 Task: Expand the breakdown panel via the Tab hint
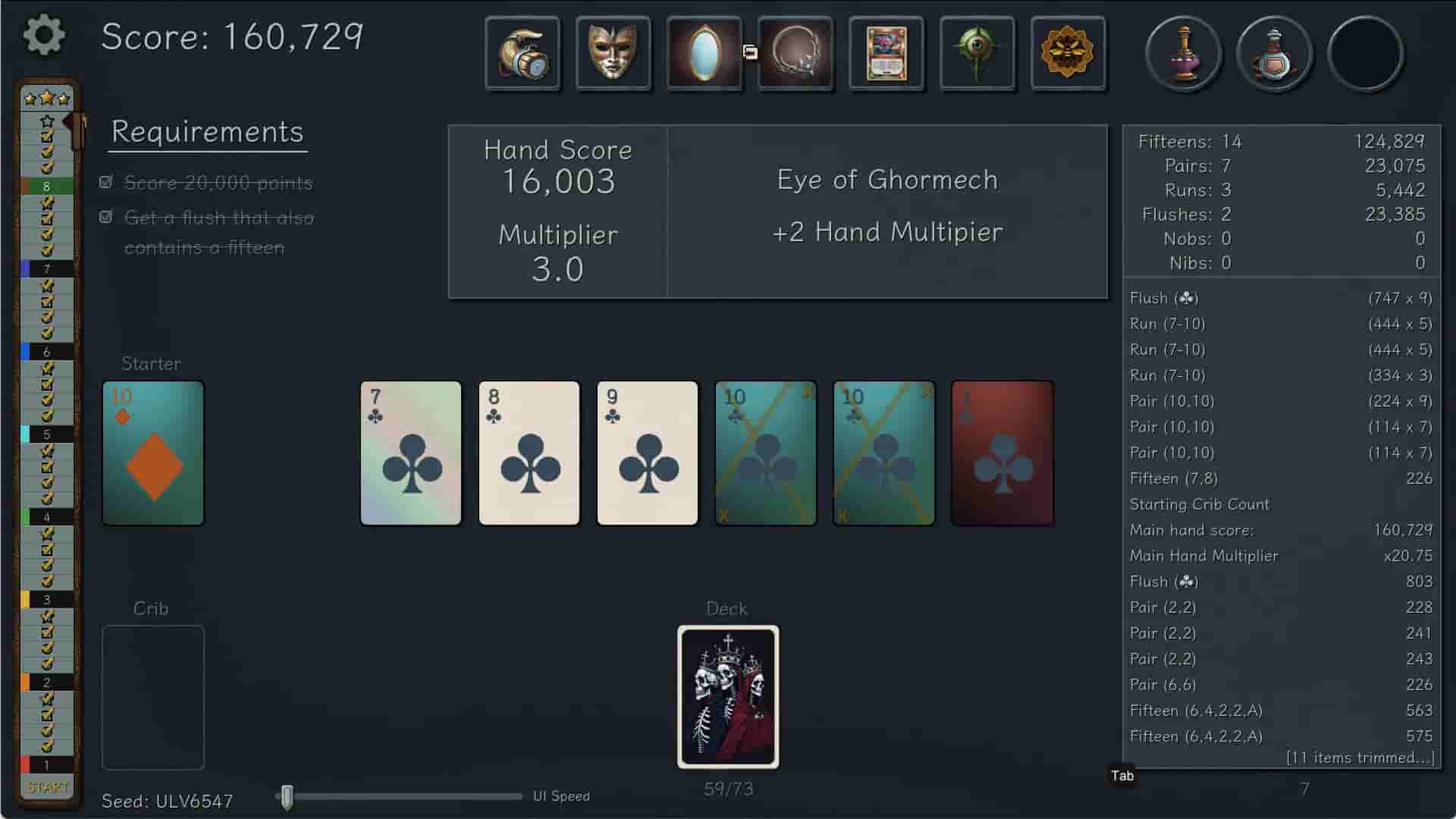pos(1121,776)
